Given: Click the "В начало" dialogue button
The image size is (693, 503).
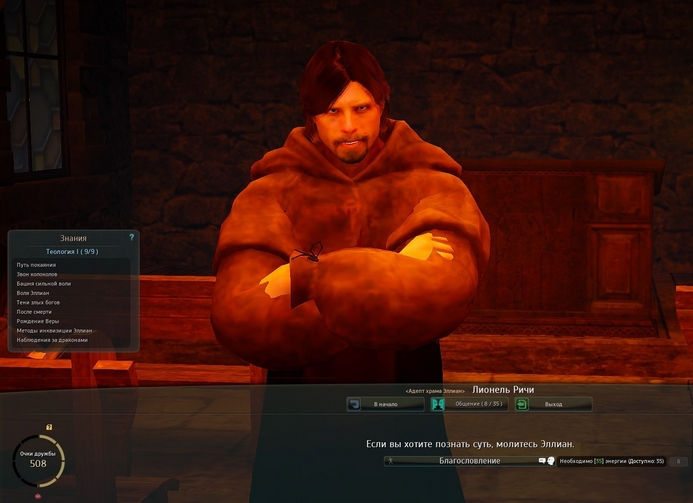Looking at the screenshot, I should click(x=385, y=404).
